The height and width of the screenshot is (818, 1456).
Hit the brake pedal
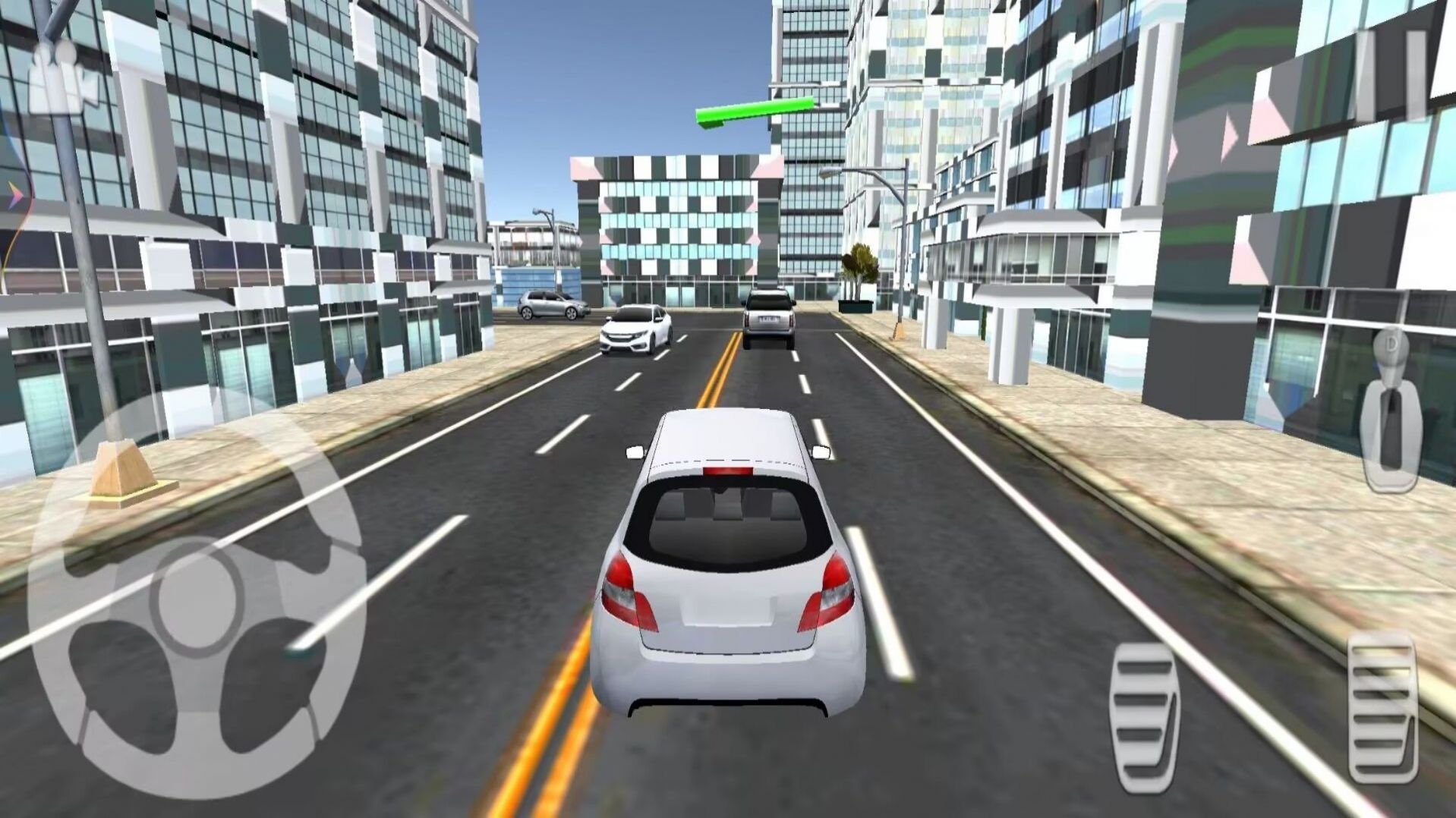[1144, 717]
